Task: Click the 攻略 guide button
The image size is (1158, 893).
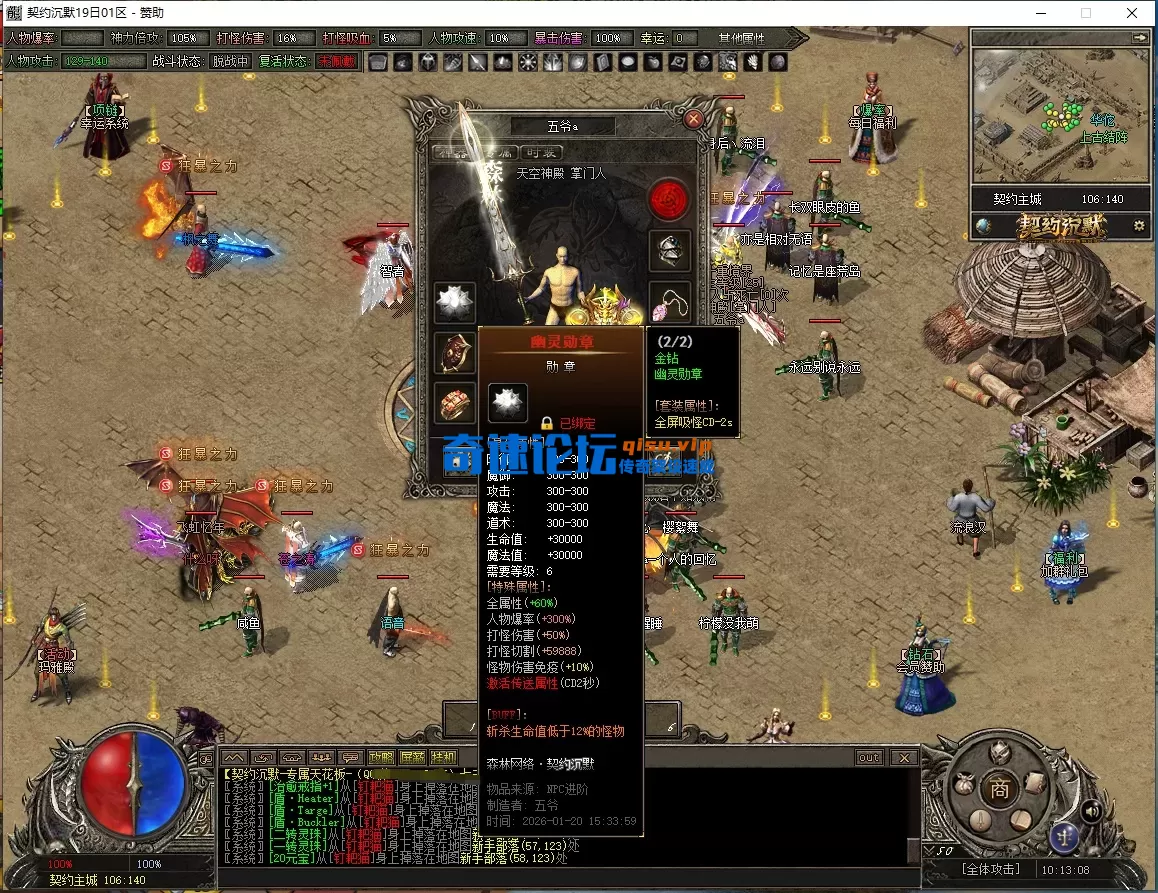Action: [x=381, y=758]
